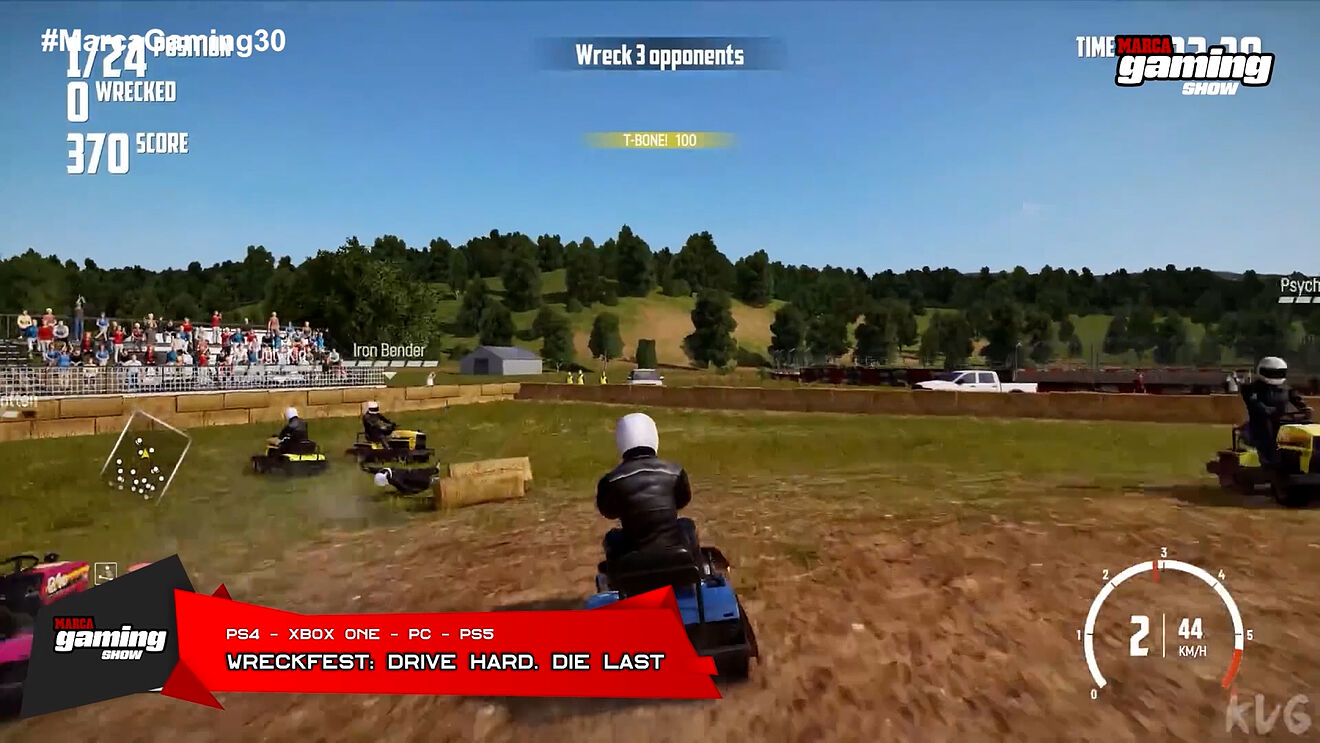This screenshot has height=743, width=1320.
Task: Click the tilted radar minimap
Action: coord(146,457)
